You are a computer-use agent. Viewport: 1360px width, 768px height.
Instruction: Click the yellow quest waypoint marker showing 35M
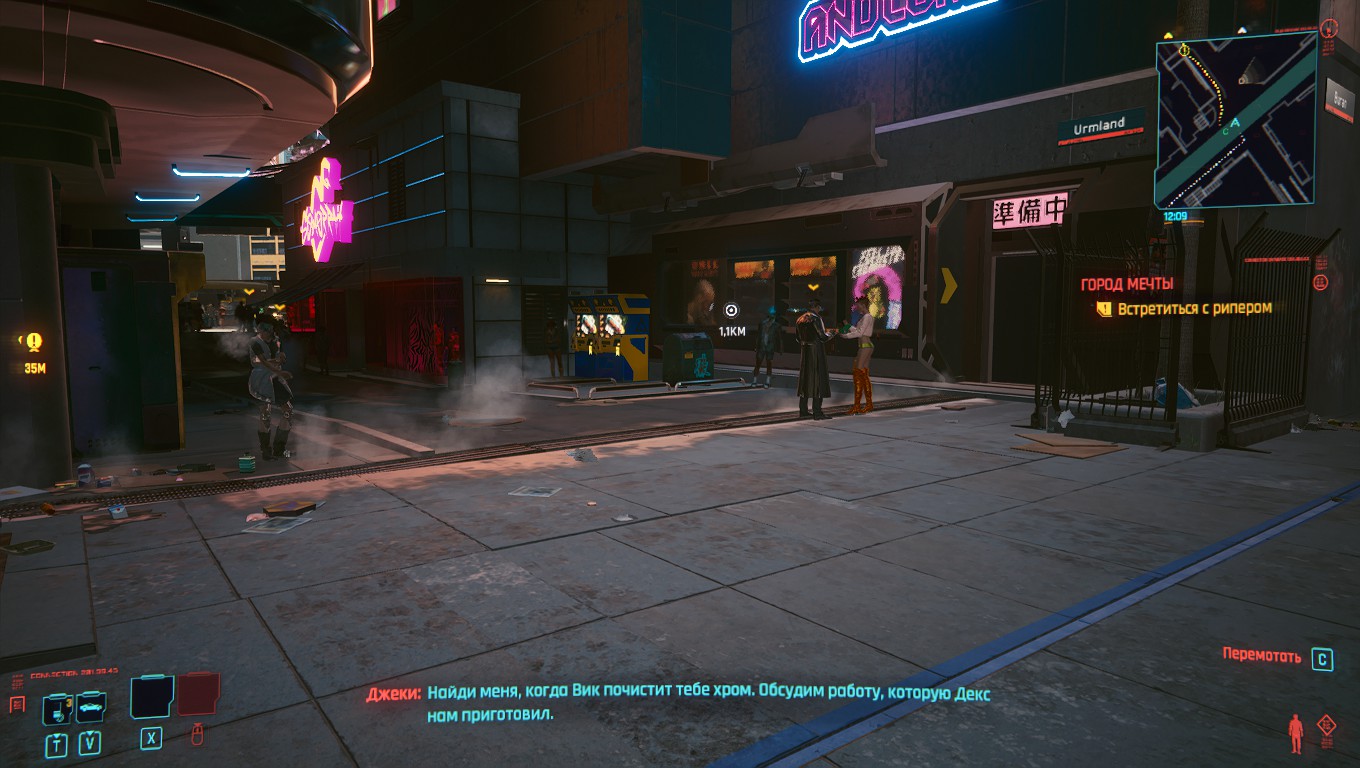click(34, 342)
